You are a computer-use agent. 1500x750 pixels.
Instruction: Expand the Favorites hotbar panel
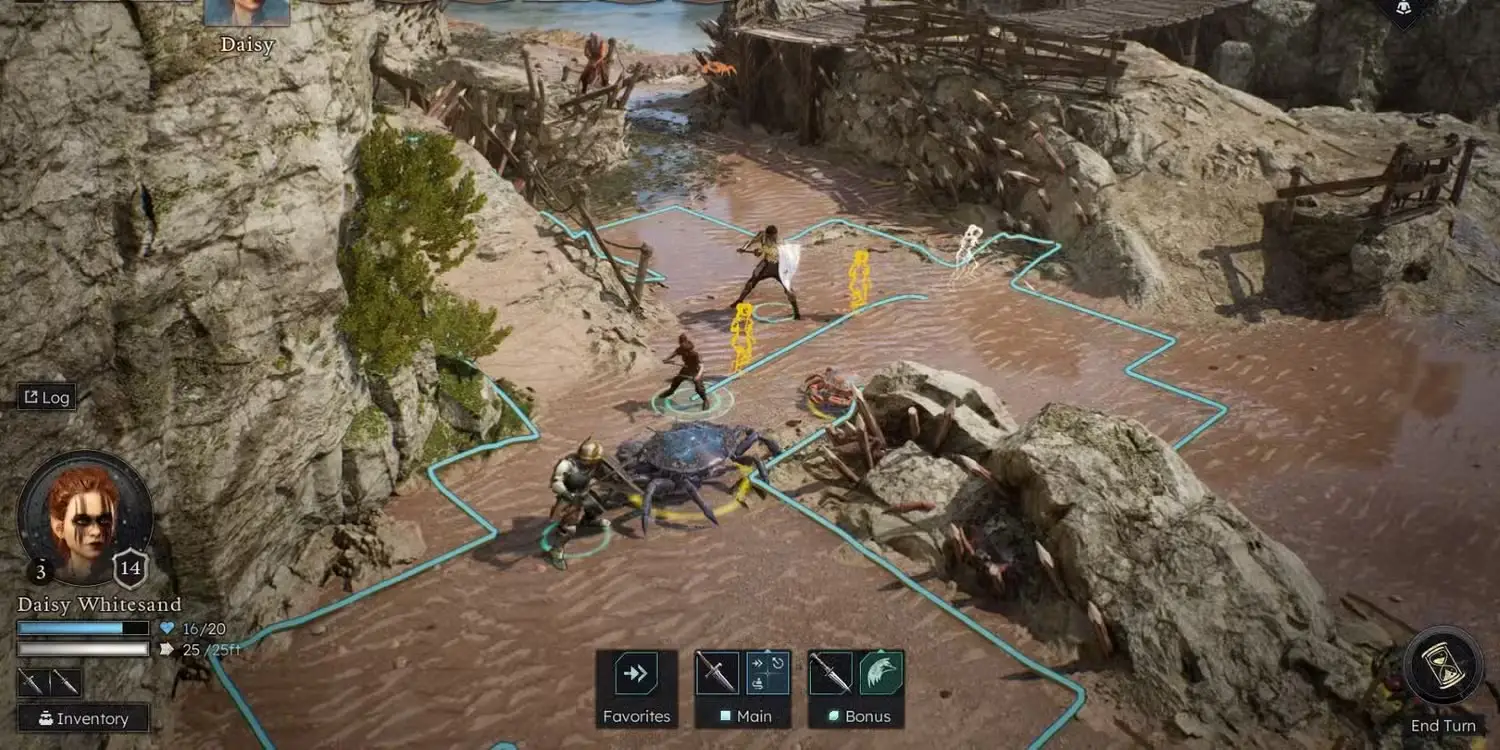click(x=635, y=673)
